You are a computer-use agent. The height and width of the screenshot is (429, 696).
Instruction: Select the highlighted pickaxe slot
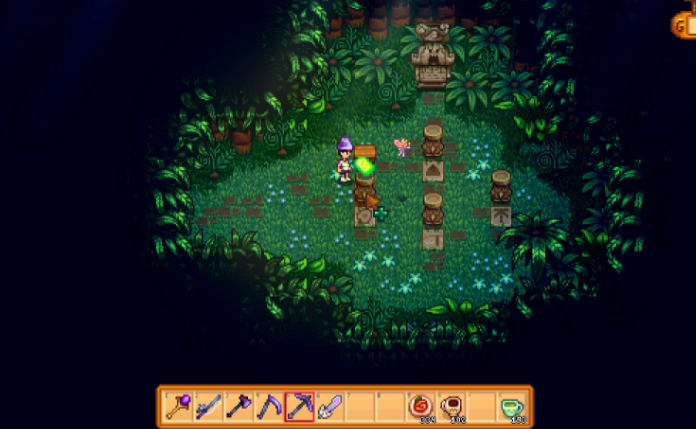tap(298, 406)
